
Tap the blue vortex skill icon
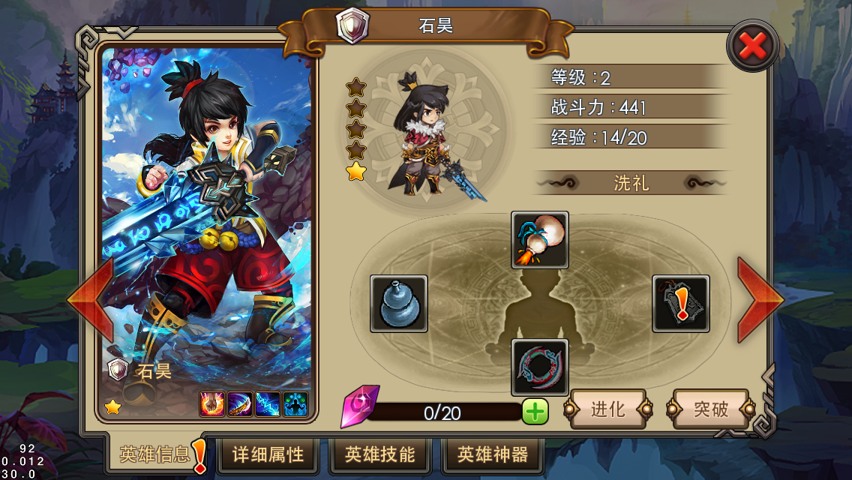[294, 404]
